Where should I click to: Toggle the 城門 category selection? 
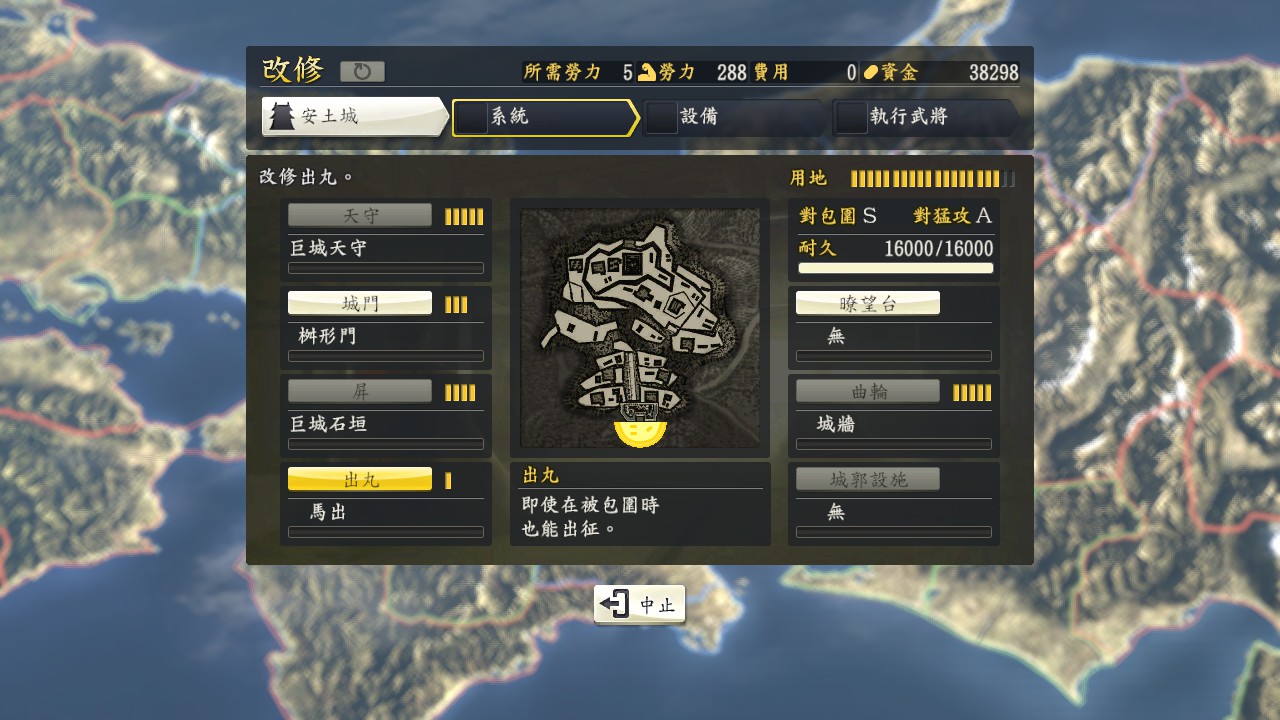[360, 302]
